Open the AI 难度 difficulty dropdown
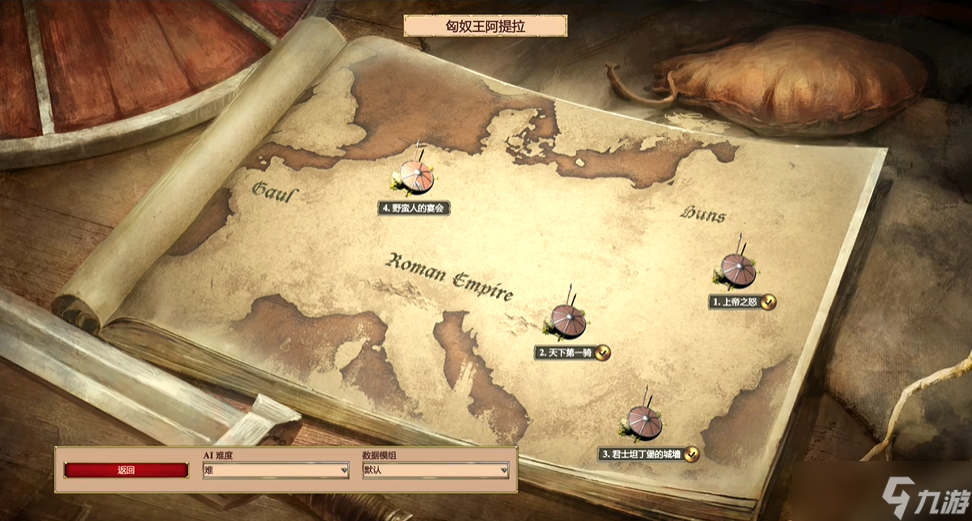The image size is (972, 521). pyautogui.click(x=275, y=470)
